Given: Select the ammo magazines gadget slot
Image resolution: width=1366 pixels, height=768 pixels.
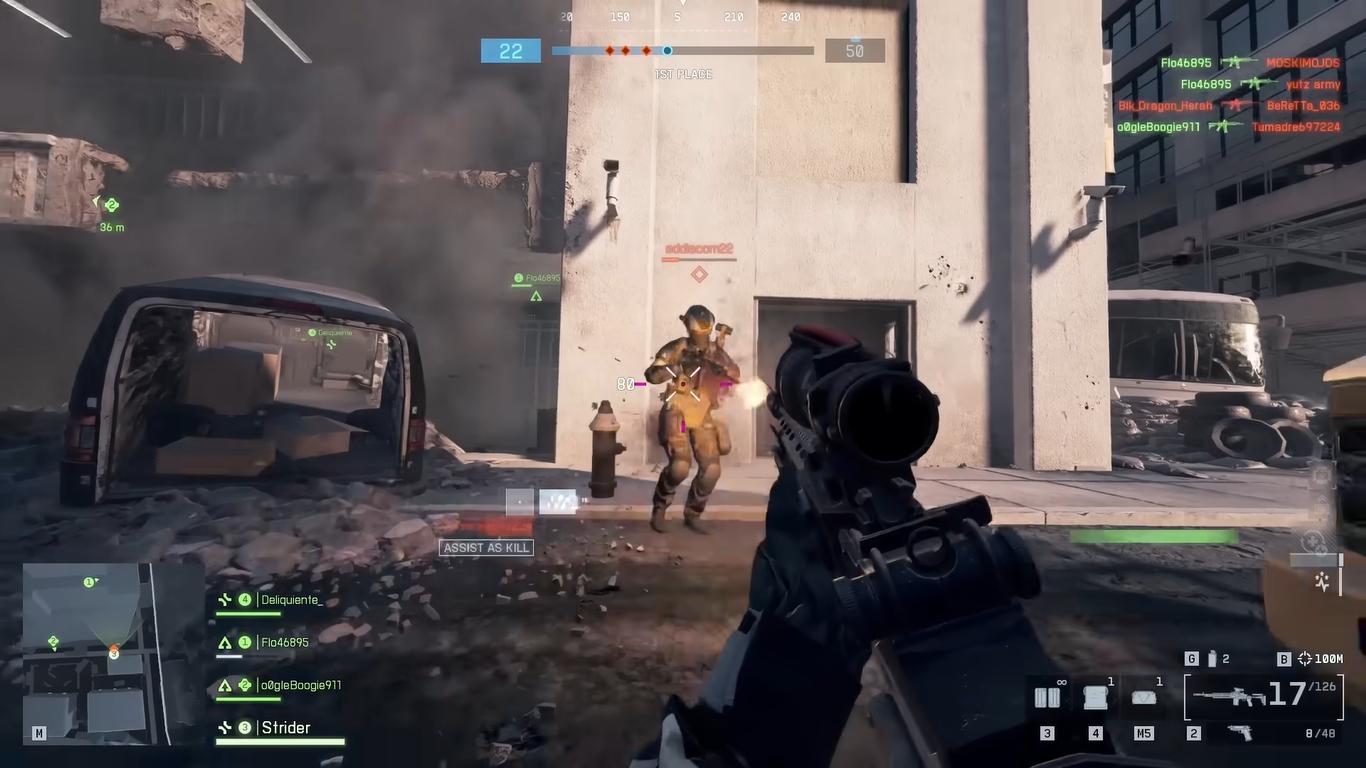Looking at the screenshot, I should click(x=1047, y=698).
